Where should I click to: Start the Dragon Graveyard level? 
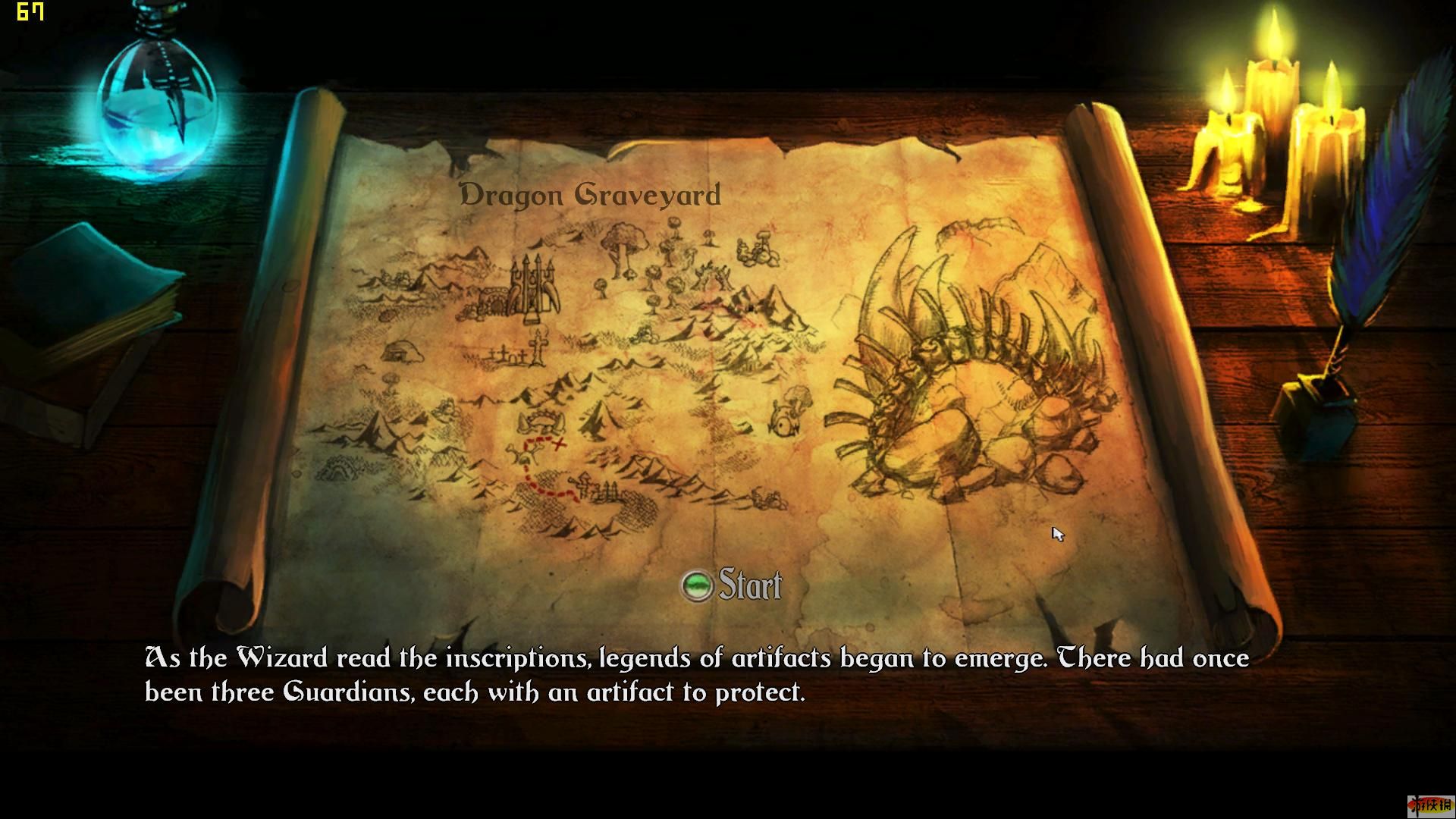click(732, 585)
